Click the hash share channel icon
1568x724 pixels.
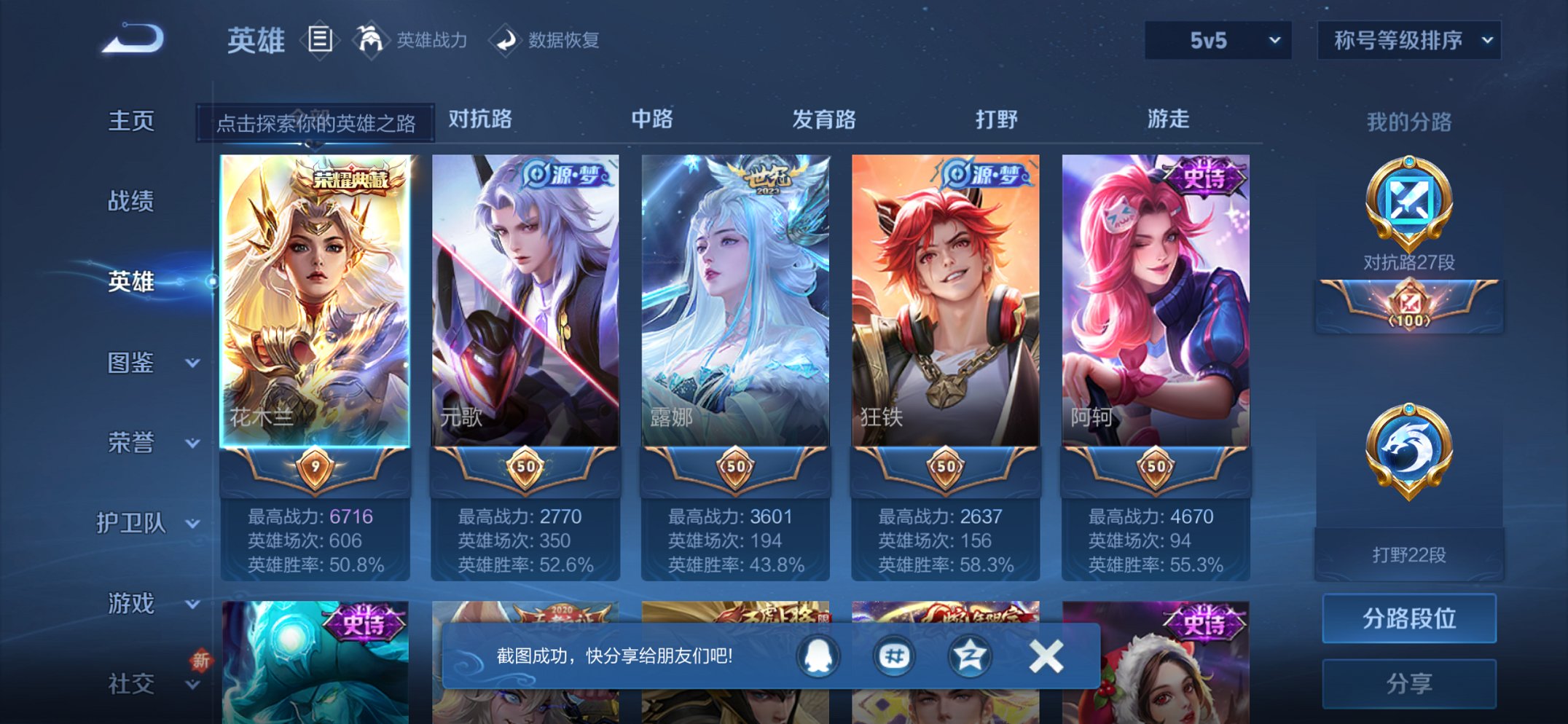(893, 657)
